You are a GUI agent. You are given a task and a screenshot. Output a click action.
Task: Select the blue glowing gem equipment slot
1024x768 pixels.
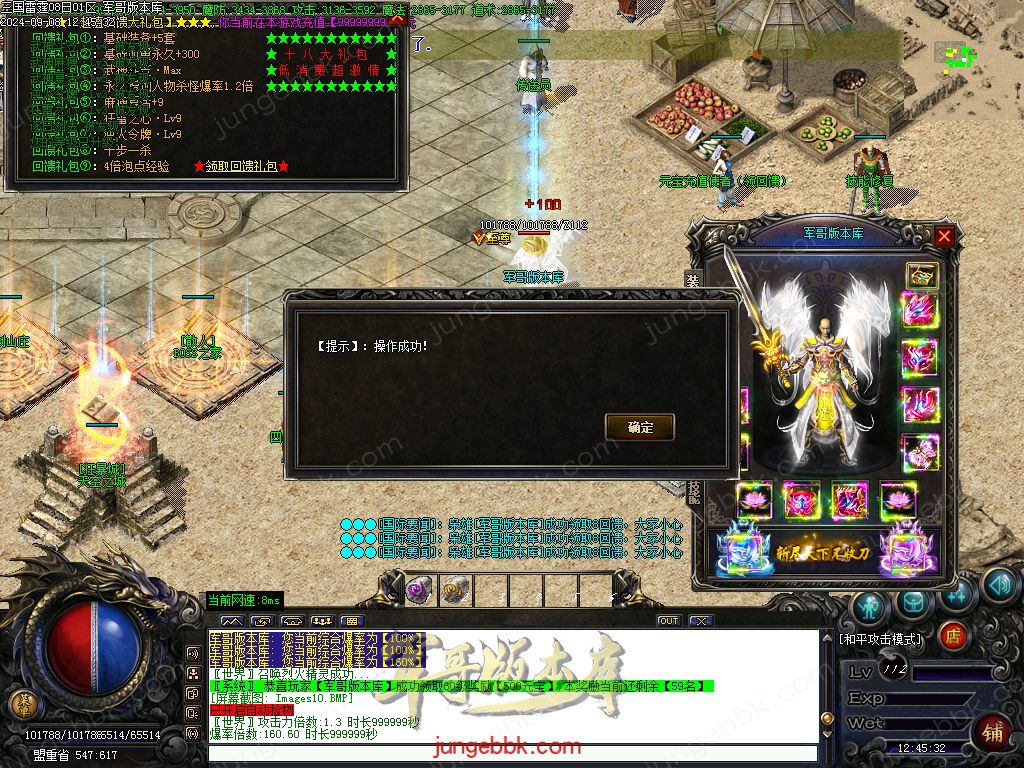[x=742, y=550]
